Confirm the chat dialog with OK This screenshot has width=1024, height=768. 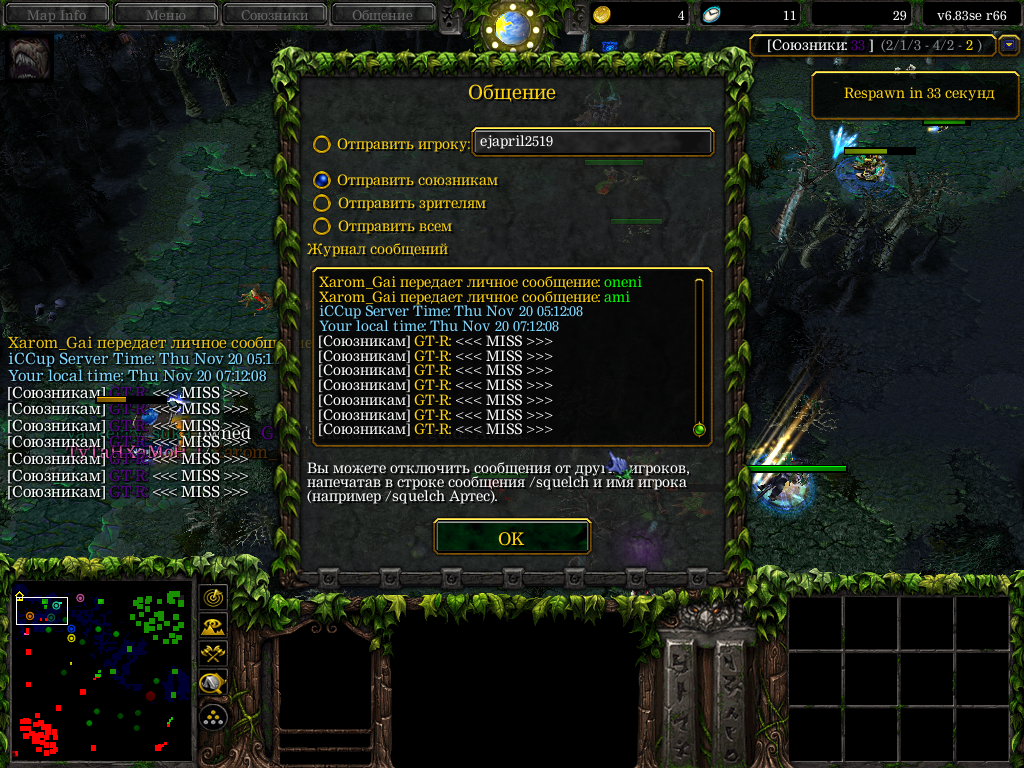coord(511,538)
